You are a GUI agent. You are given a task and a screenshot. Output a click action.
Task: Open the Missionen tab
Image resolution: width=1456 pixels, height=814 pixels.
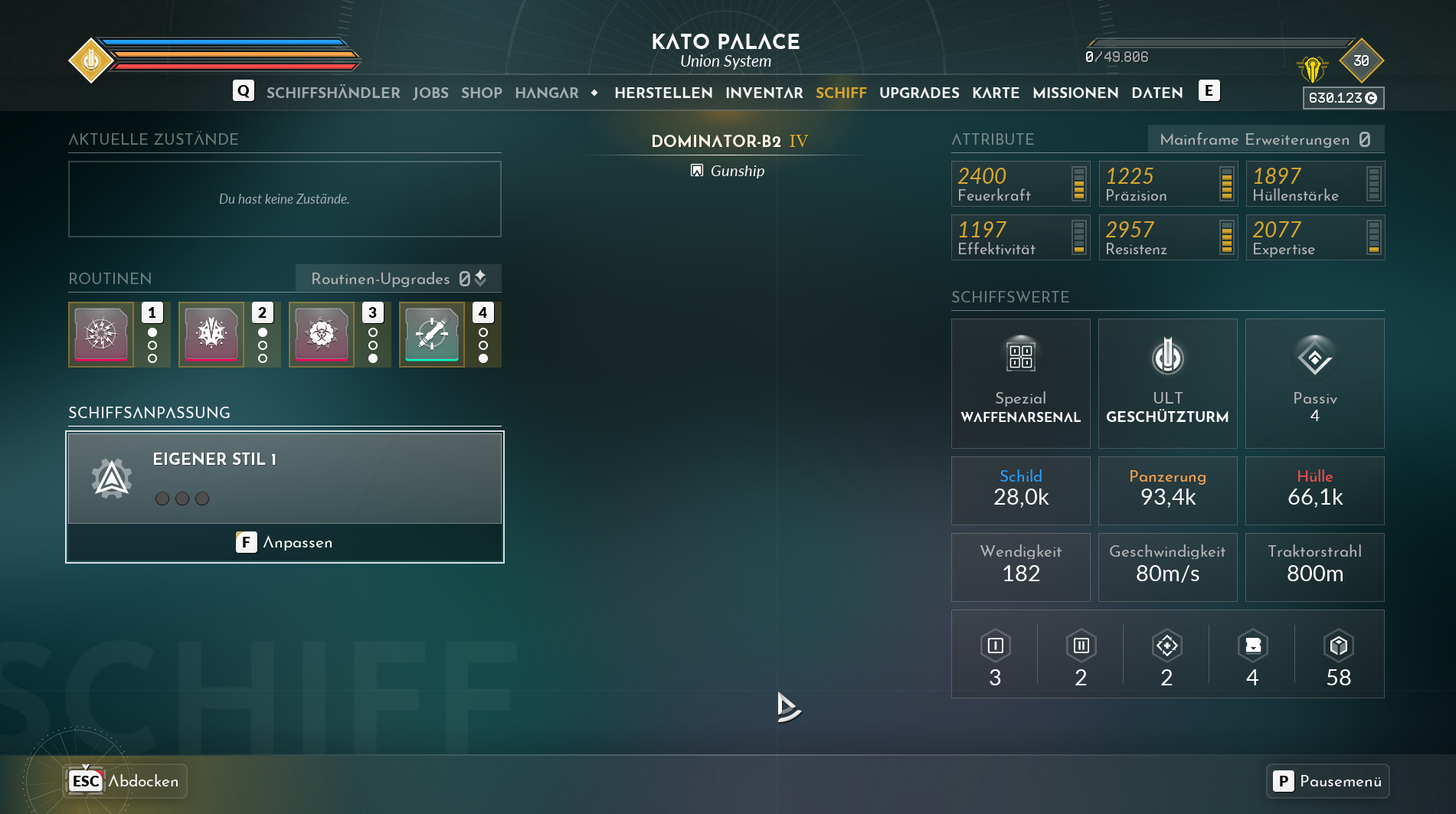[1075, 93]
